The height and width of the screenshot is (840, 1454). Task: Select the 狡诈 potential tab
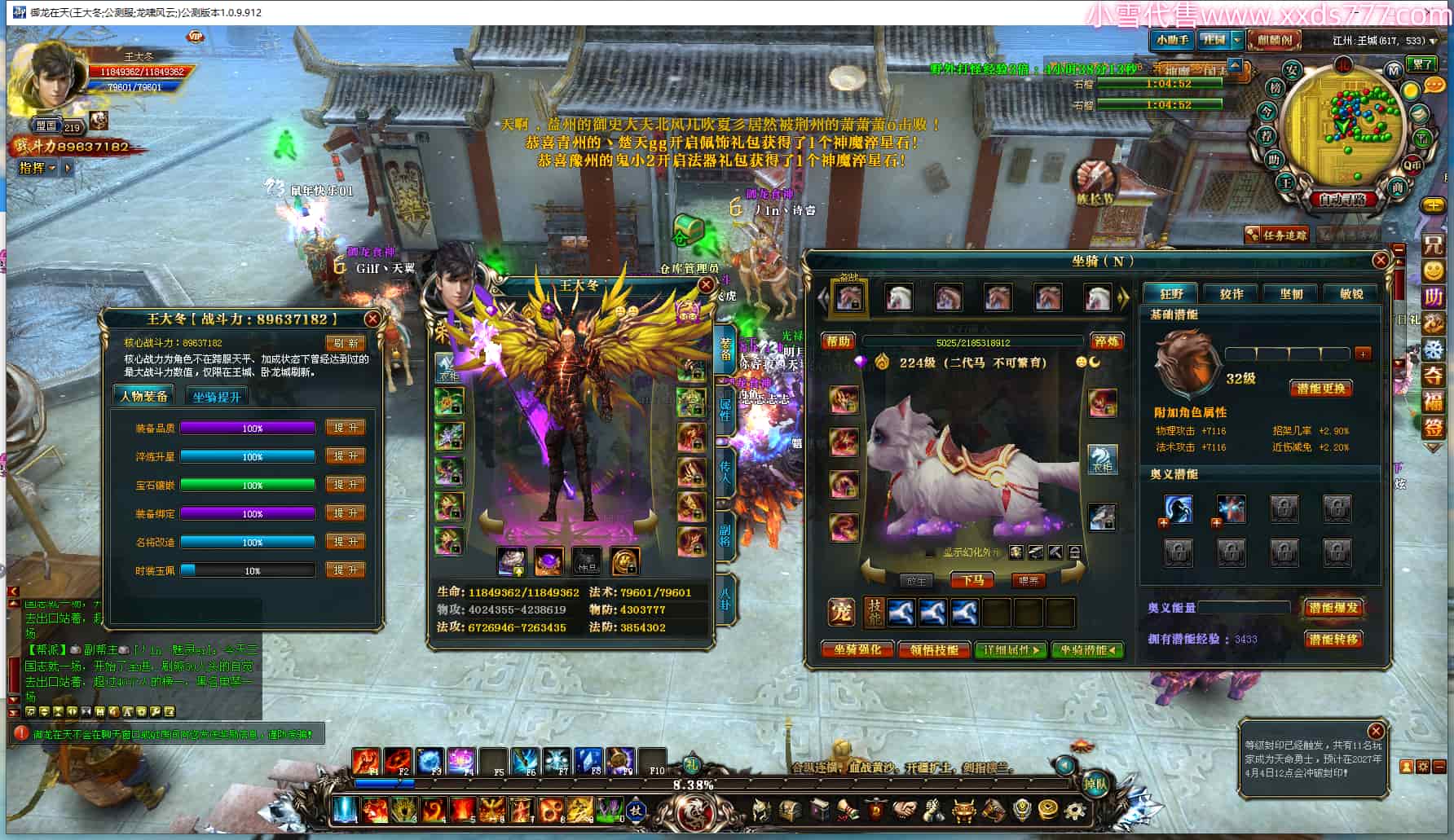pos(1231,294)
